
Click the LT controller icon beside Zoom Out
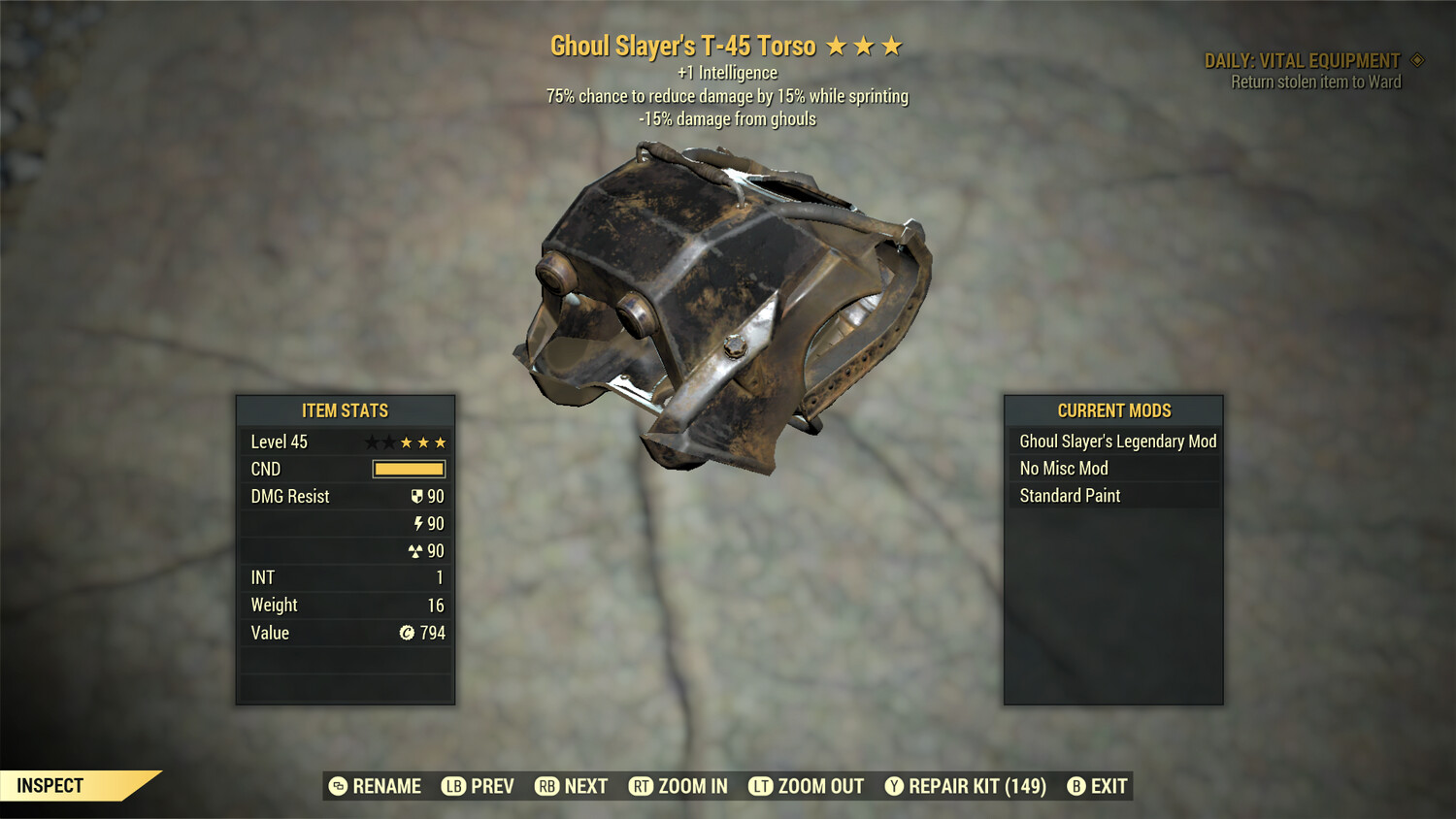[763, 786]
